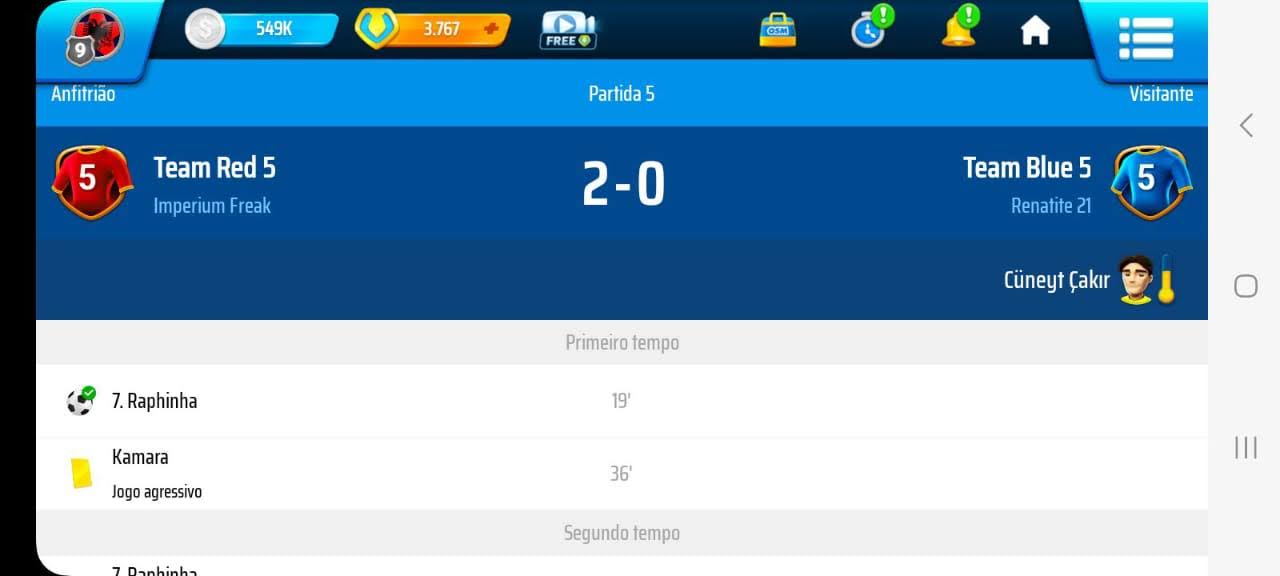Go to the home screen
The height and width of the screenshot is (576, 1280).
(1035, 32)
